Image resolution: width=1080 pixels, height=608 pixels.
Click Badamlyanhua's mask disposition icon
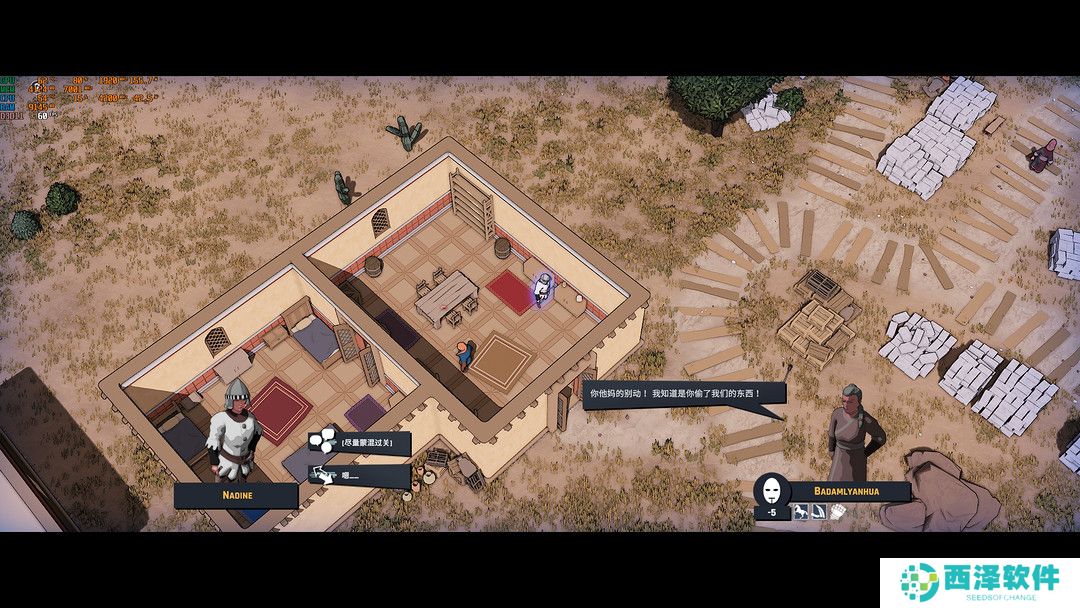(771, 491)
